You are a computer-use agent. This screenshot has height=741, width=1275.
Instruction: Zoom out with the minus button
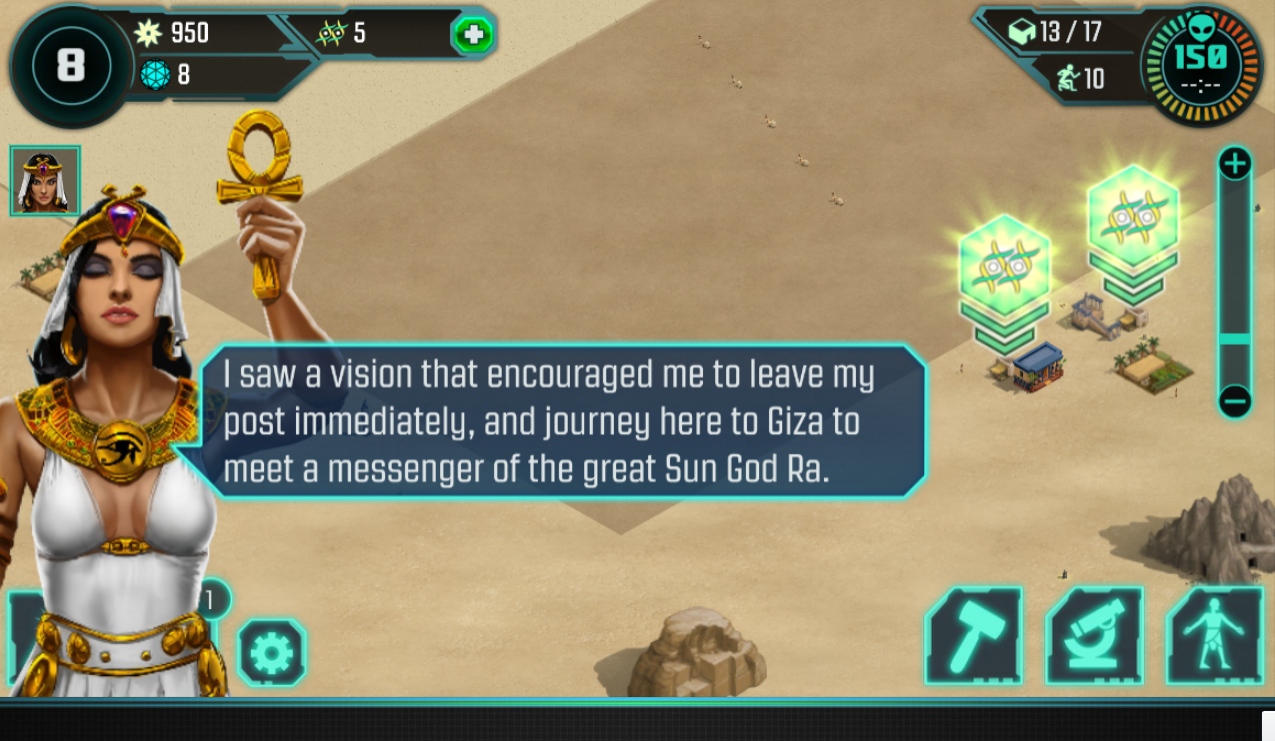[1235, 402]
